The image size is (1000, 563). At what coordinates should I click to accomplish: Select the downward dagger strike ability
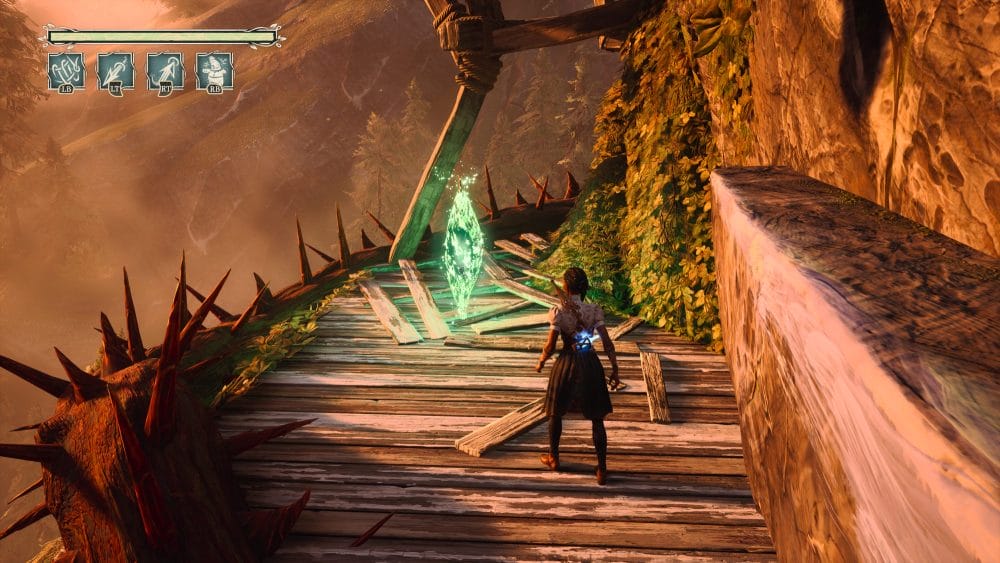[116, 71]
